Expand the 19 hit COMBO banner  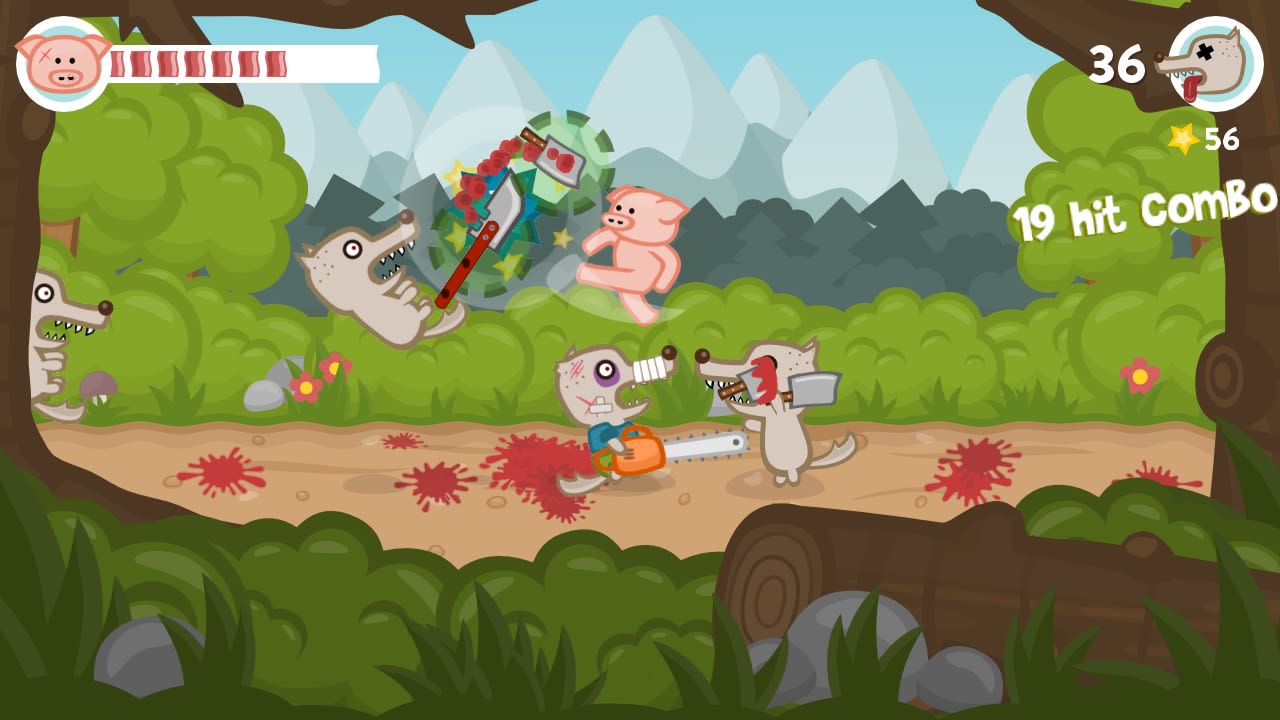tap(1140, 215)
